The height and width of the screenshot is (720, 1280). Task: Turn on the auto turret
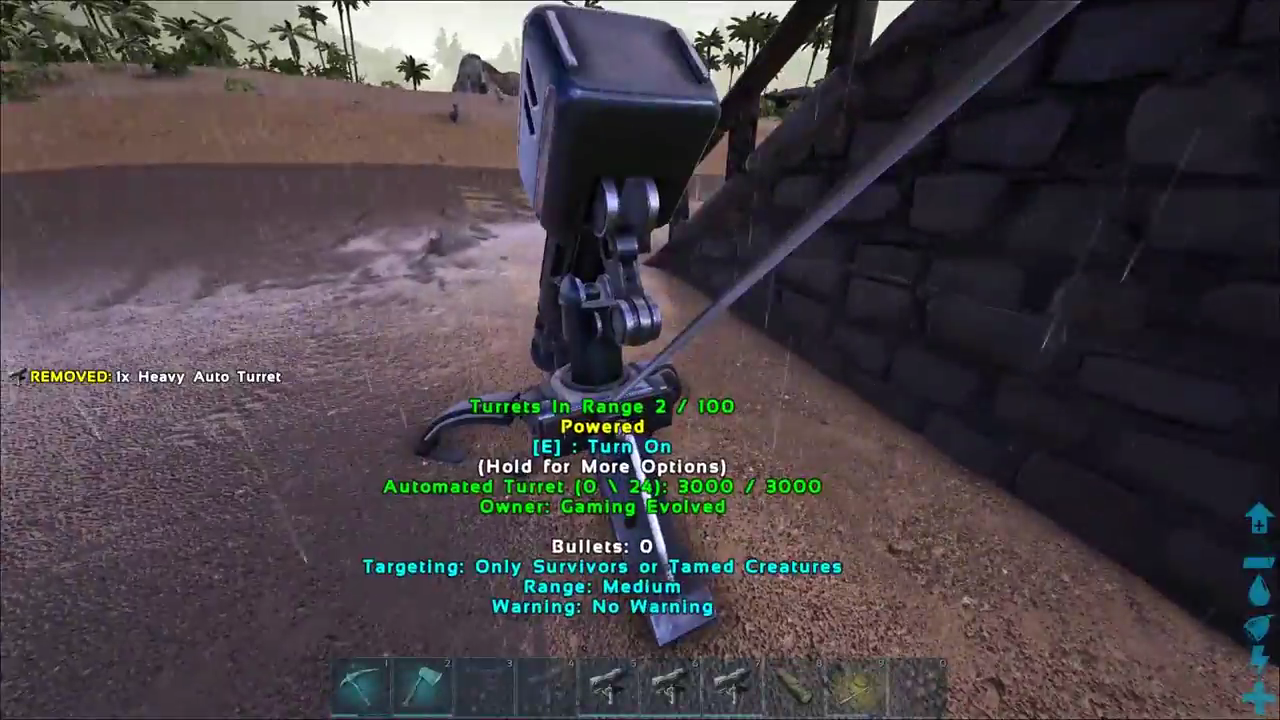tap(603, 446)
